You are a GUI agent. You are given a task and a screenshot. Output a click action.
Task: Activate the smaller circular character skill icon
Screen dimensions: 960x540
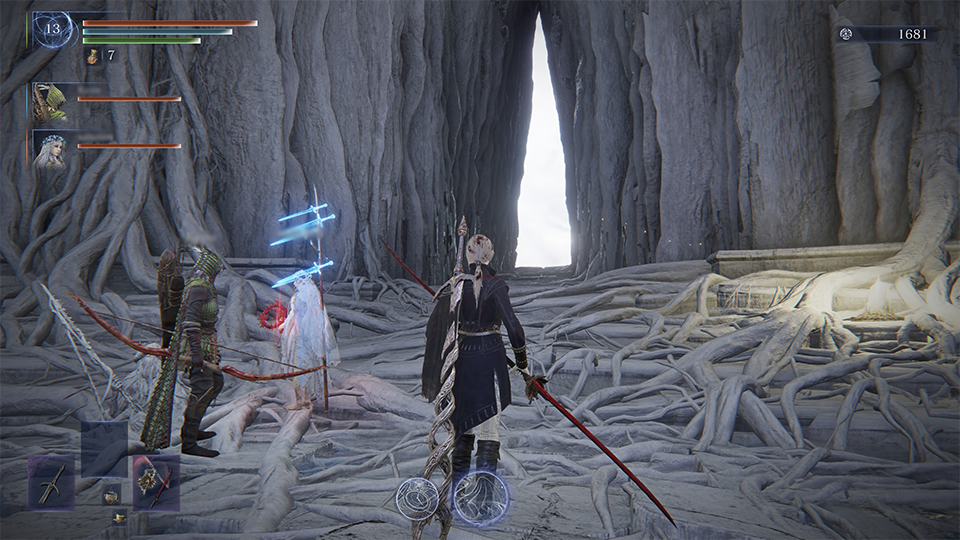416,498
